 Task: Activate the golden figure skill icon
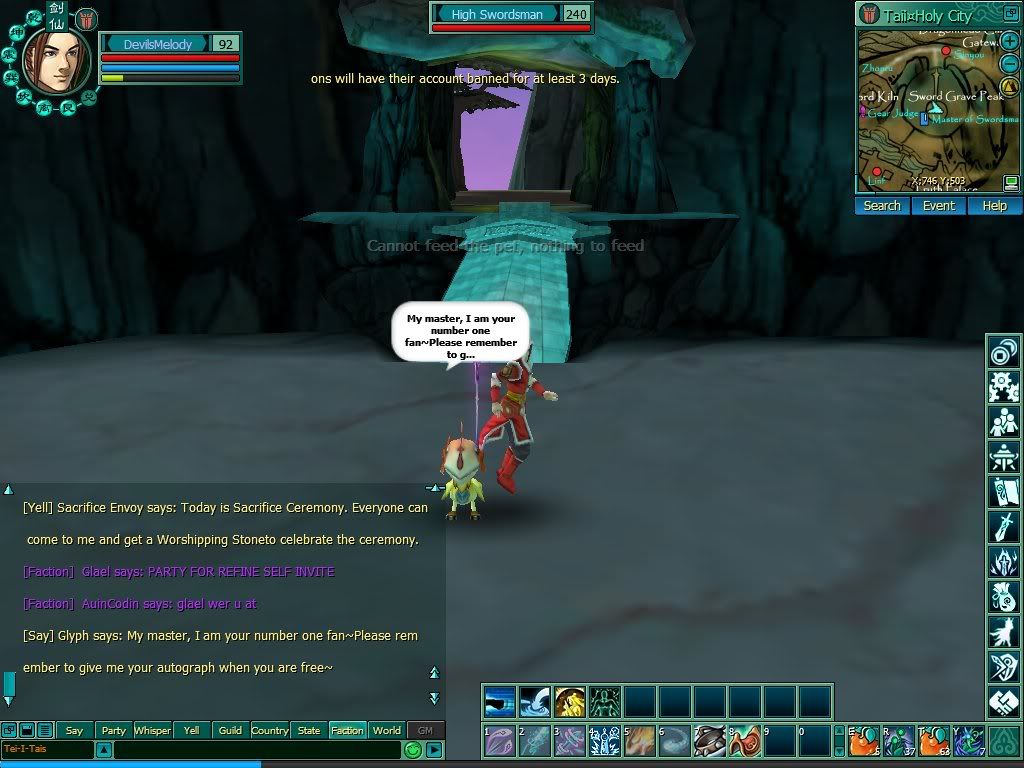point(569,701)
